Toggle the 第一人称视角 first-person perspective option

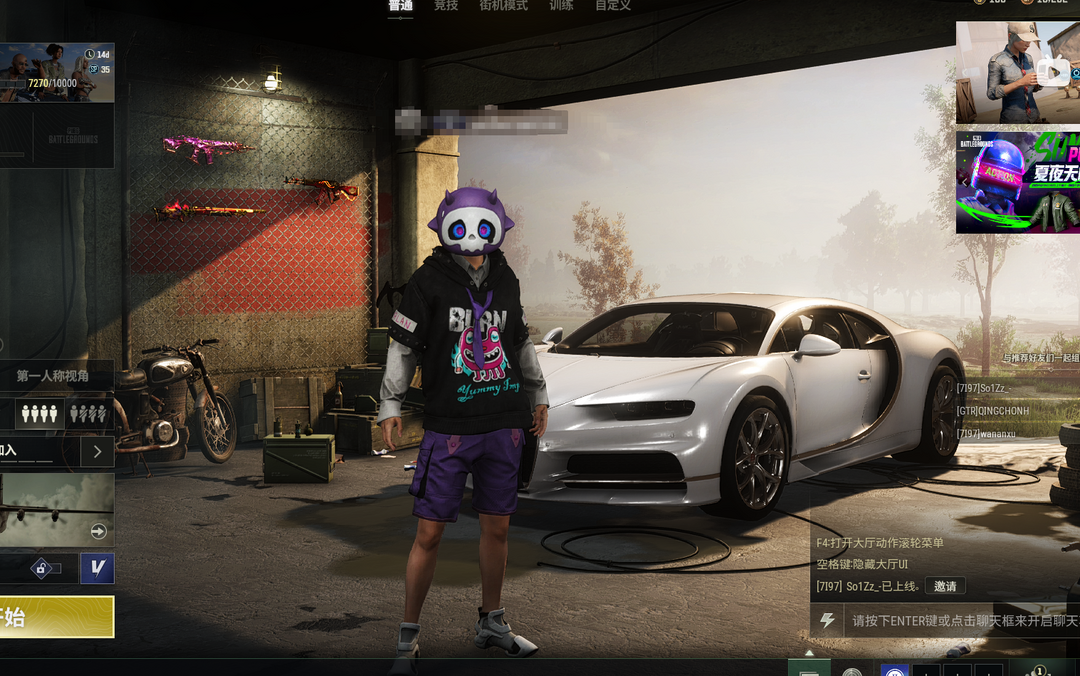(x=52, y=376)
